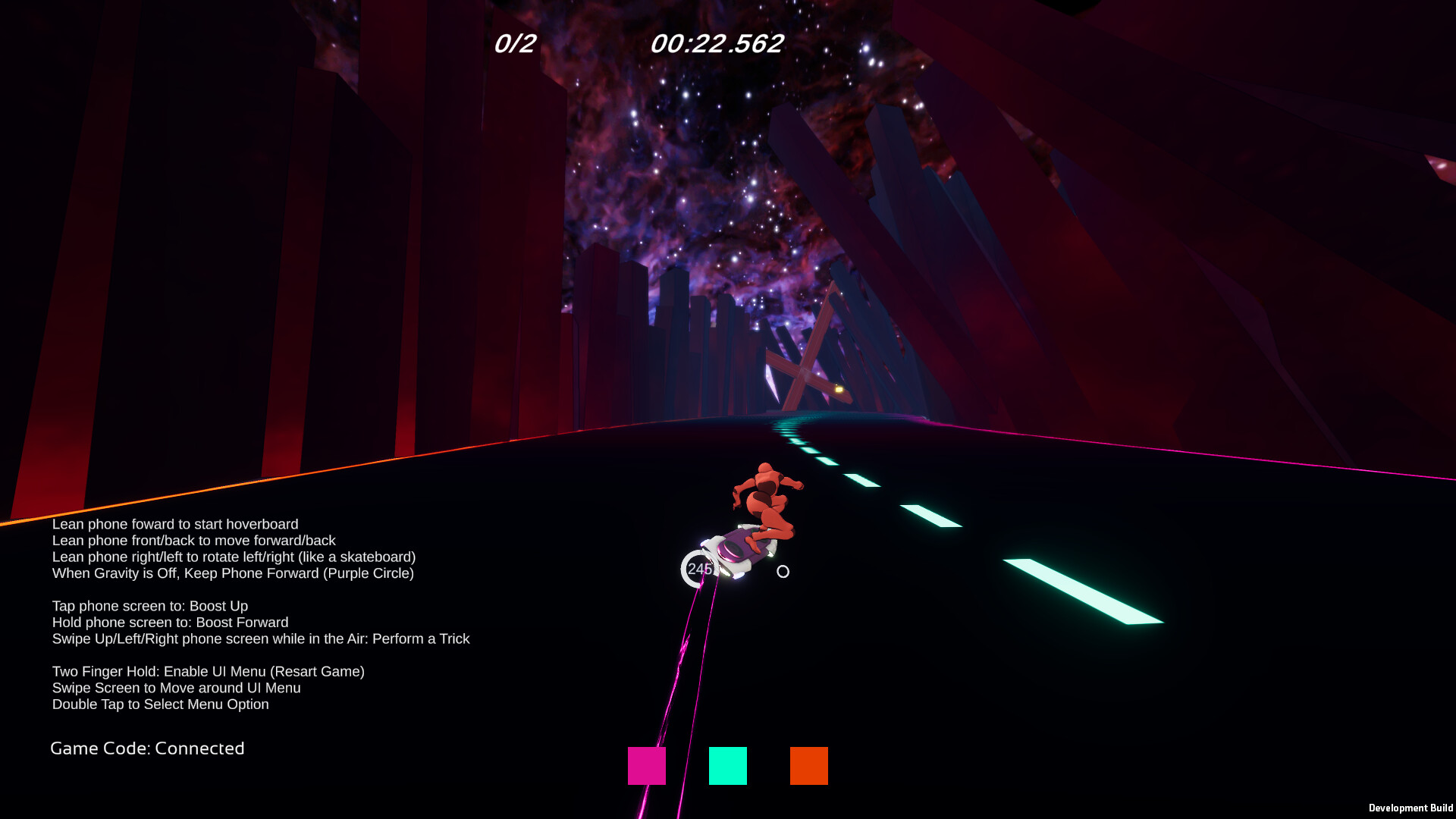The image size is (1456, 819).
Task: Click the Double Tap to Select Menu Option text
Action: (x=160, y=704)
